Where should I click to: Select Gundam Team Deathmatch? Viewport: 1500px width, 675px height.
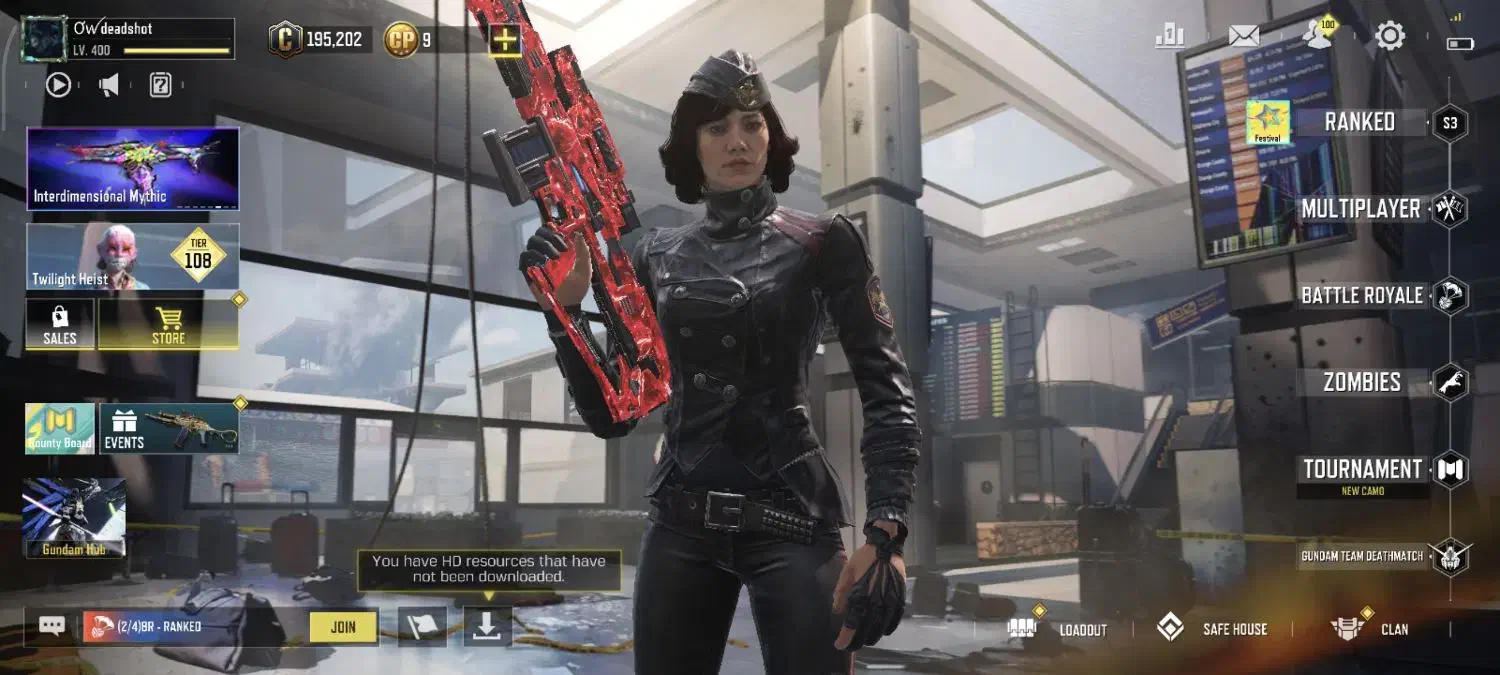(x=1362, y=556)
